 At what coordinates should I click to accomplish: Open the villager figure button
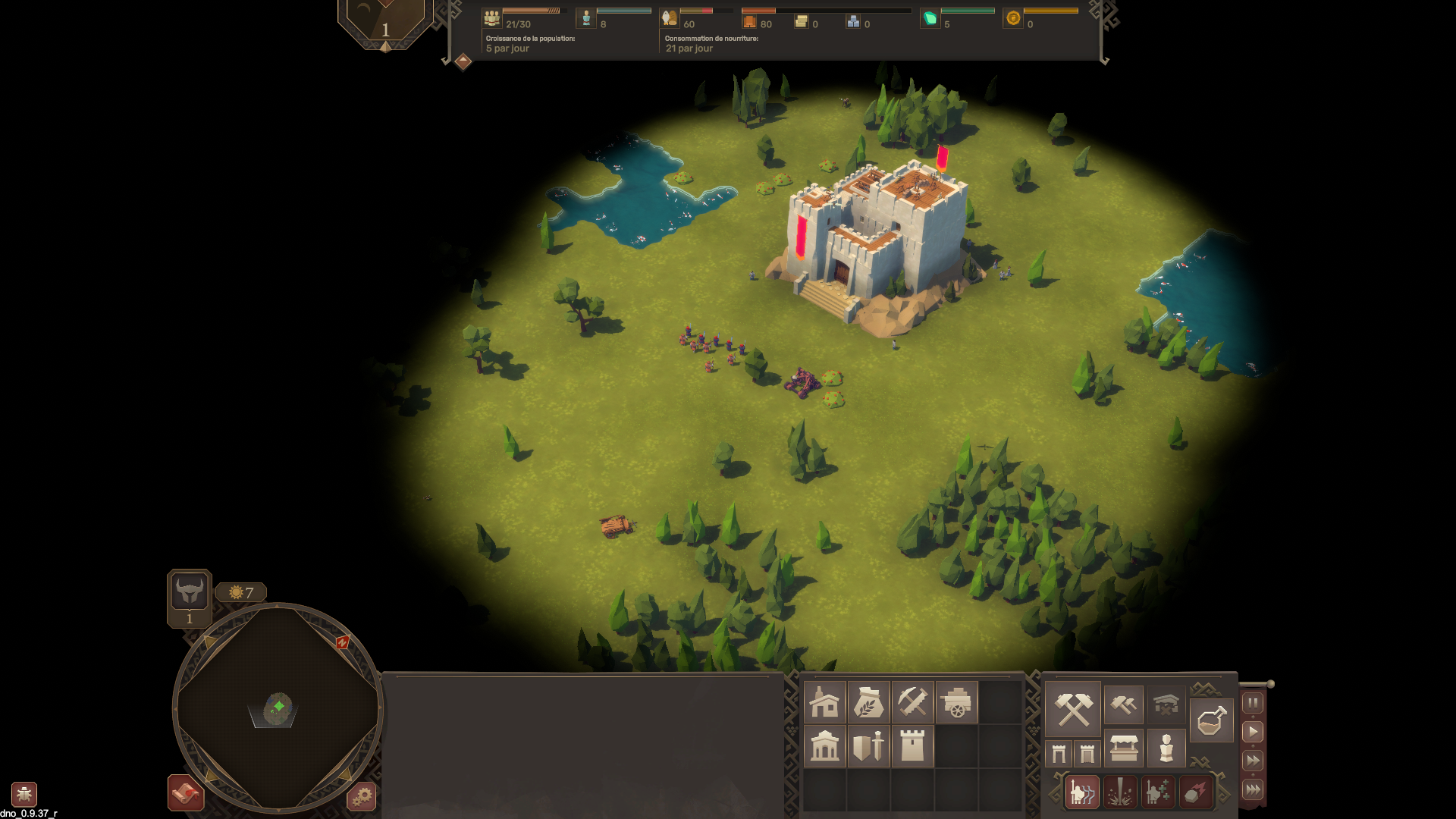click(x=1166, y=748)
